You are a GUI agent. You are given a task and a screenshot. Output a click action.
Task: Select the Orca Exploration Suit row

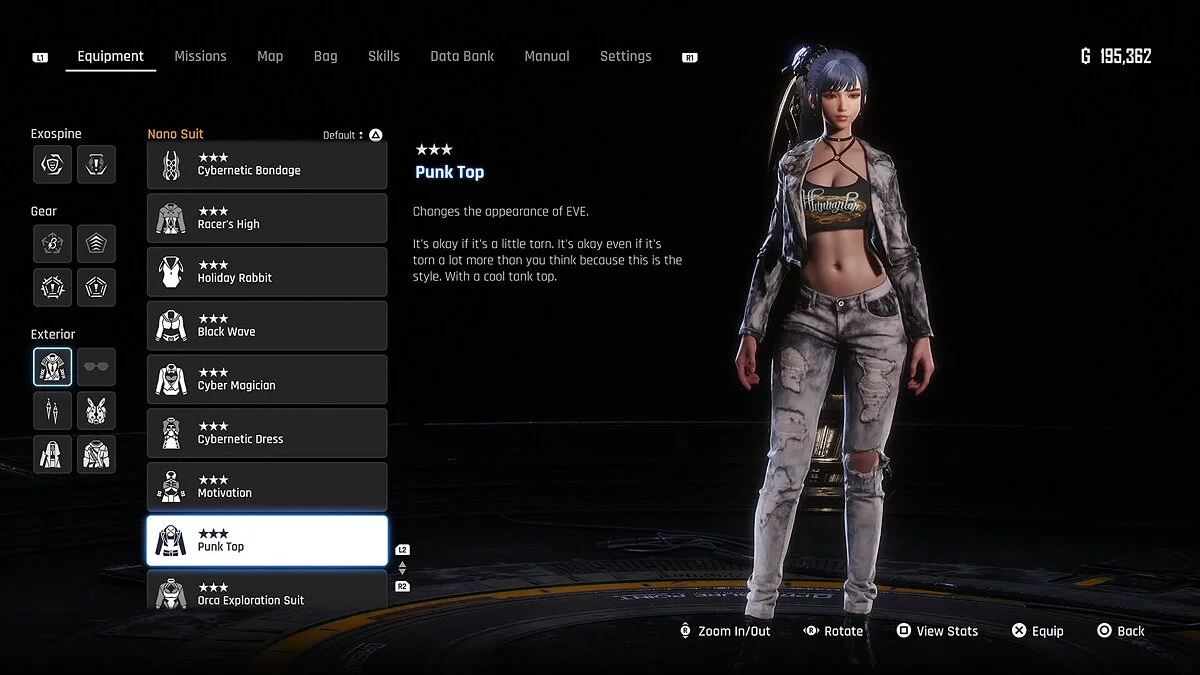click(267, 592)
